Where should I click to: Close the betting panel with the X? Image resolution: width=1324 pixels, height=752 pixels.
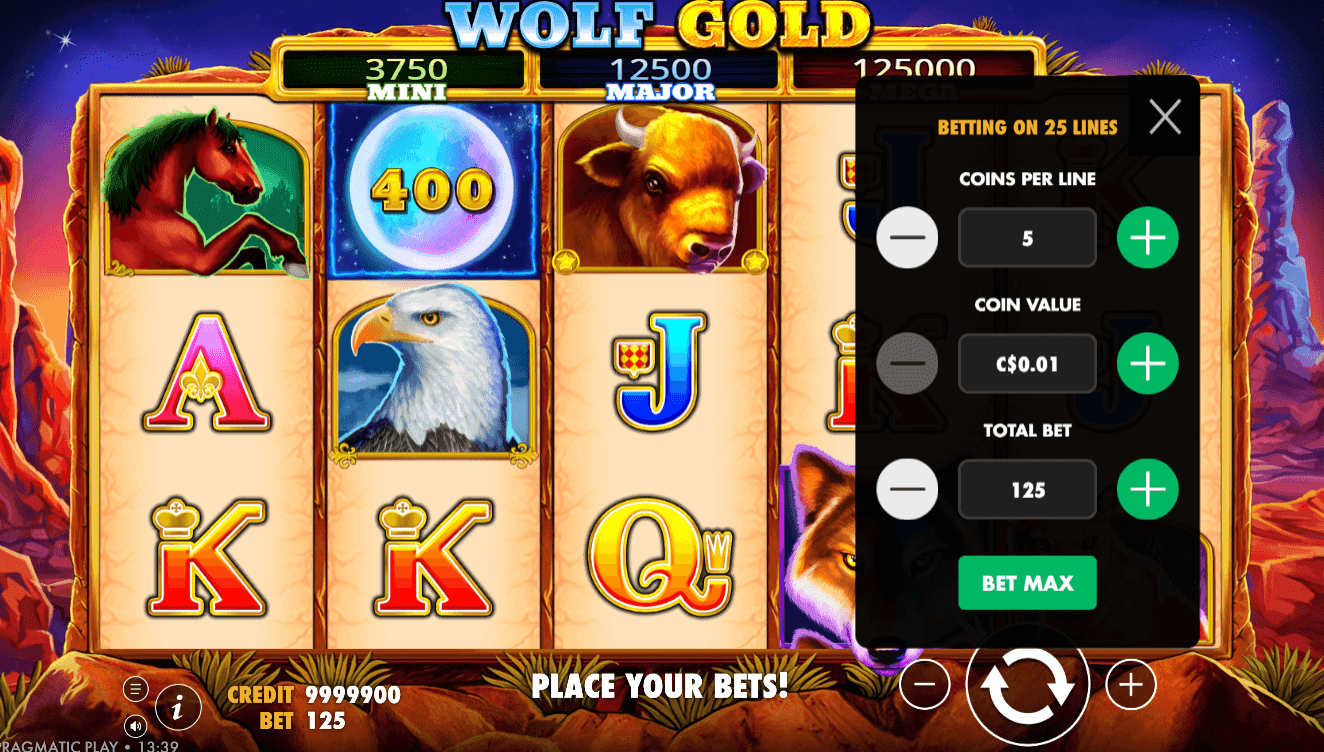coord(1164,117)
